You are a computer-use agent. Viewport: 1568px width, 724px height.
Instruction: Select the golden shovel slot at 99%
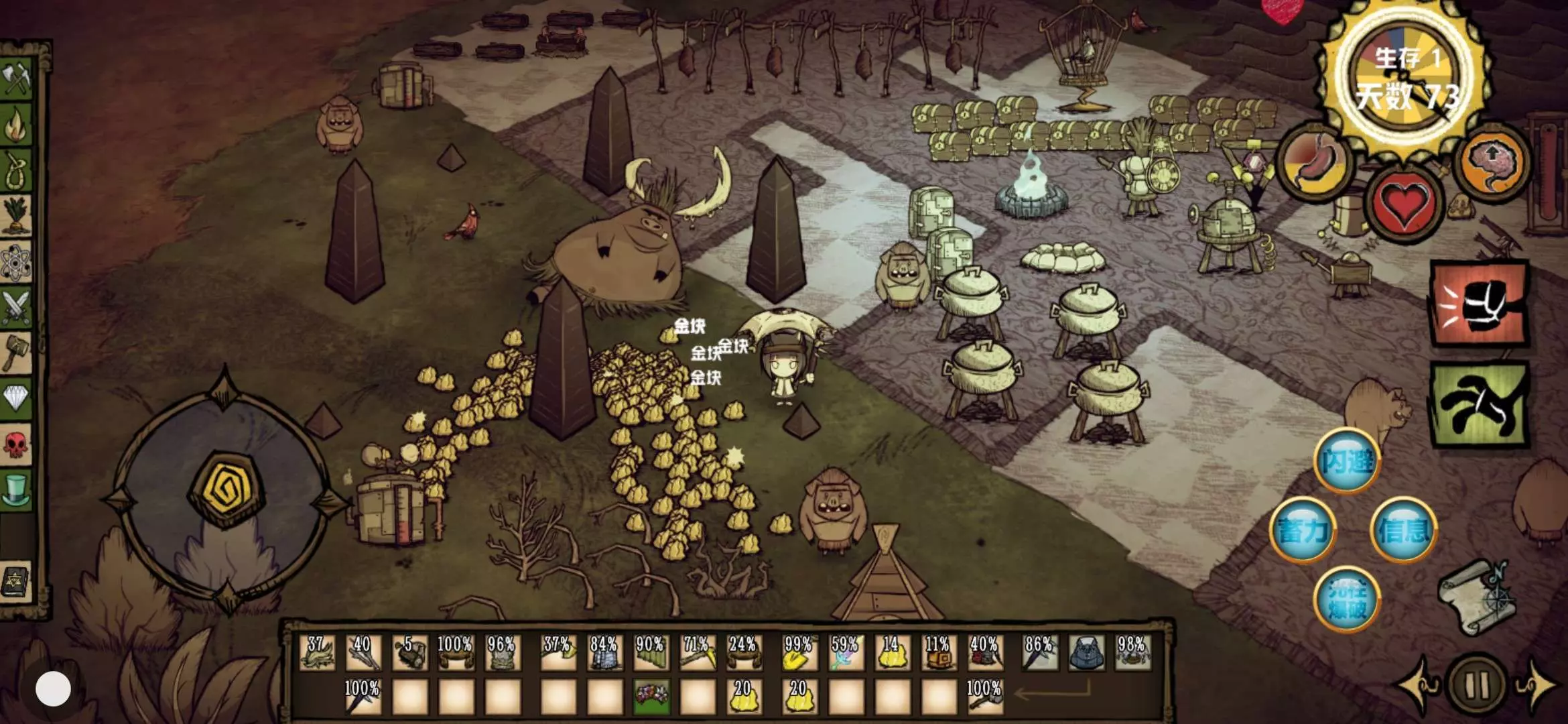(799, 653)
